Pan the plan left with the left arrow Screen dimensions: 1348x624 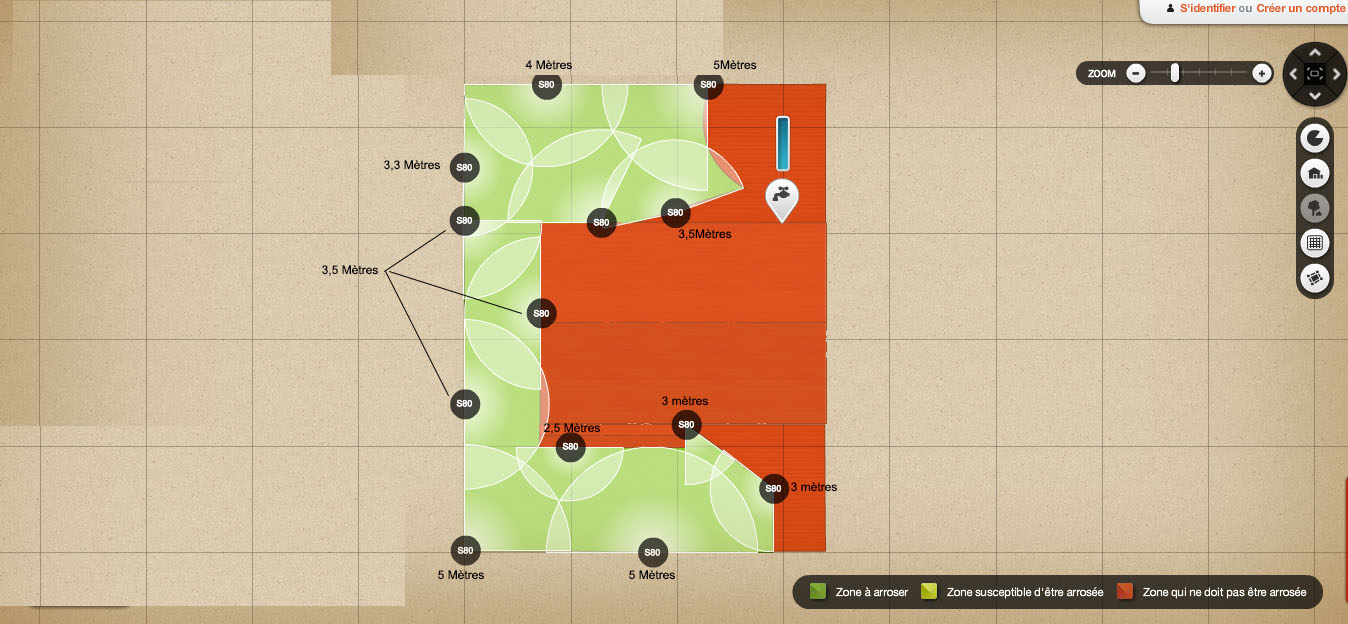point(1293,74)
